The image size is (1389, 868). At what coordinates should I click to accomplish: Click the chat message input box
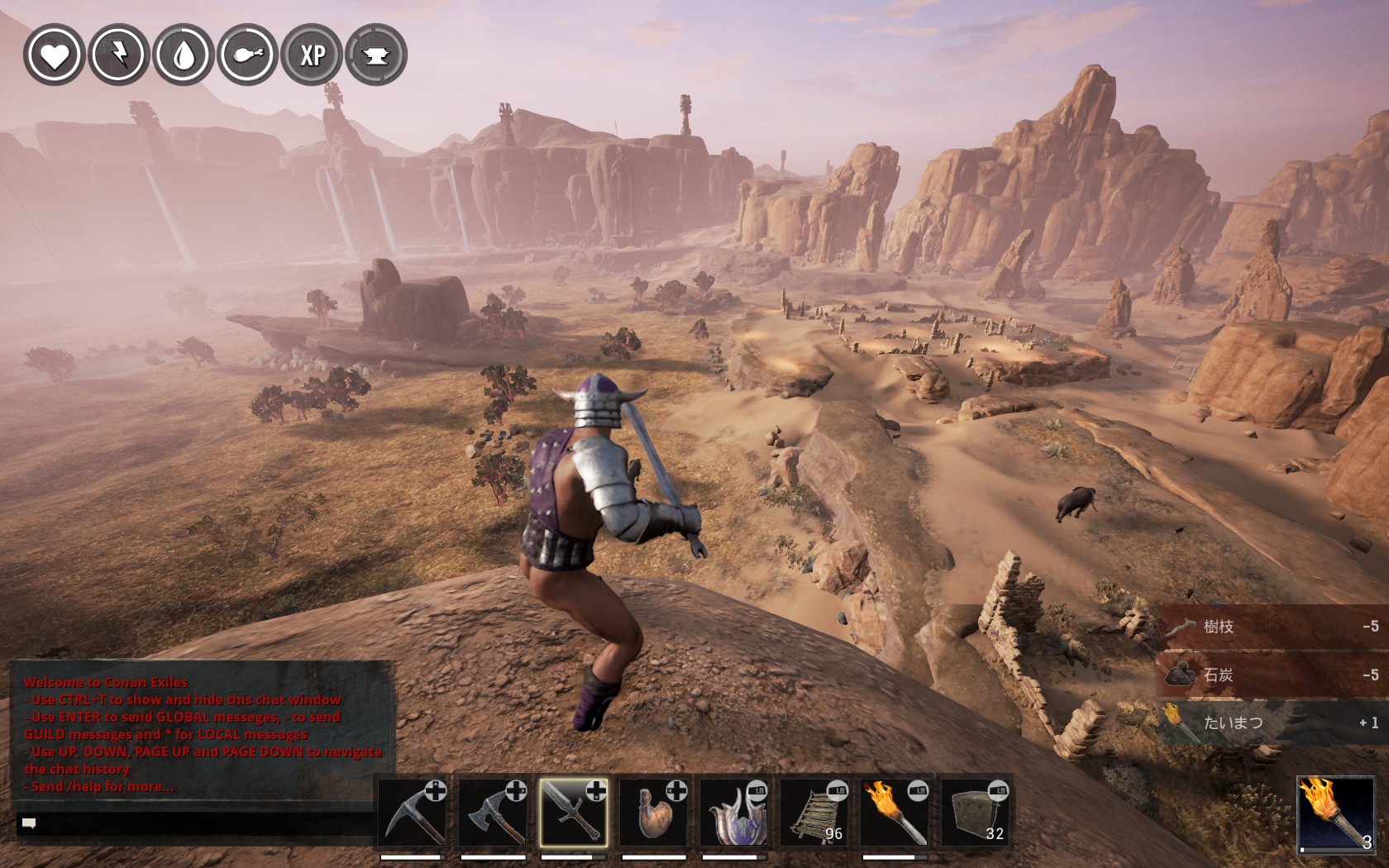(198, 823)
